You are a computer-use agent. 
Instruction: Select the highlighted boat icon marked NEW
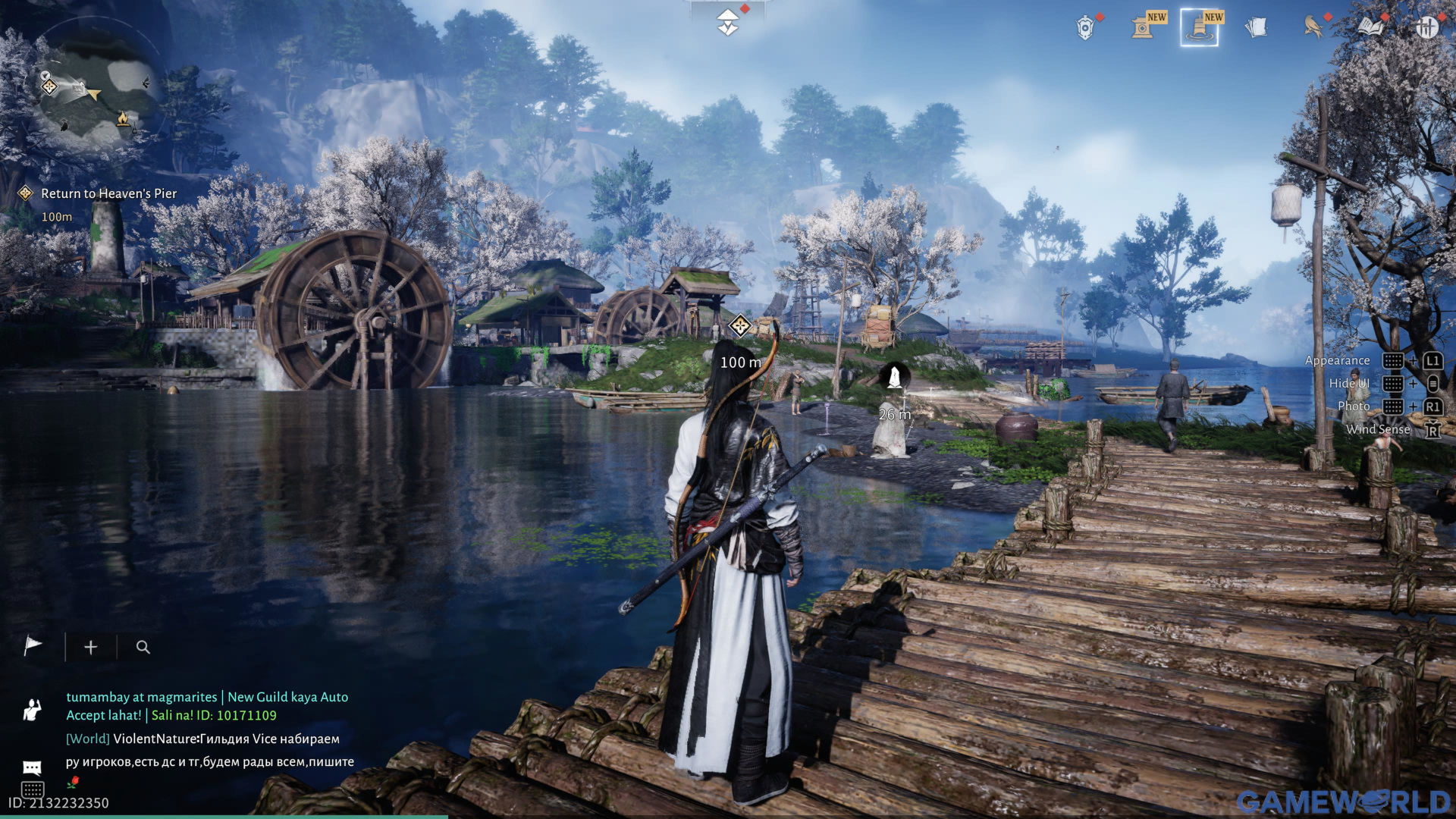1200,27
